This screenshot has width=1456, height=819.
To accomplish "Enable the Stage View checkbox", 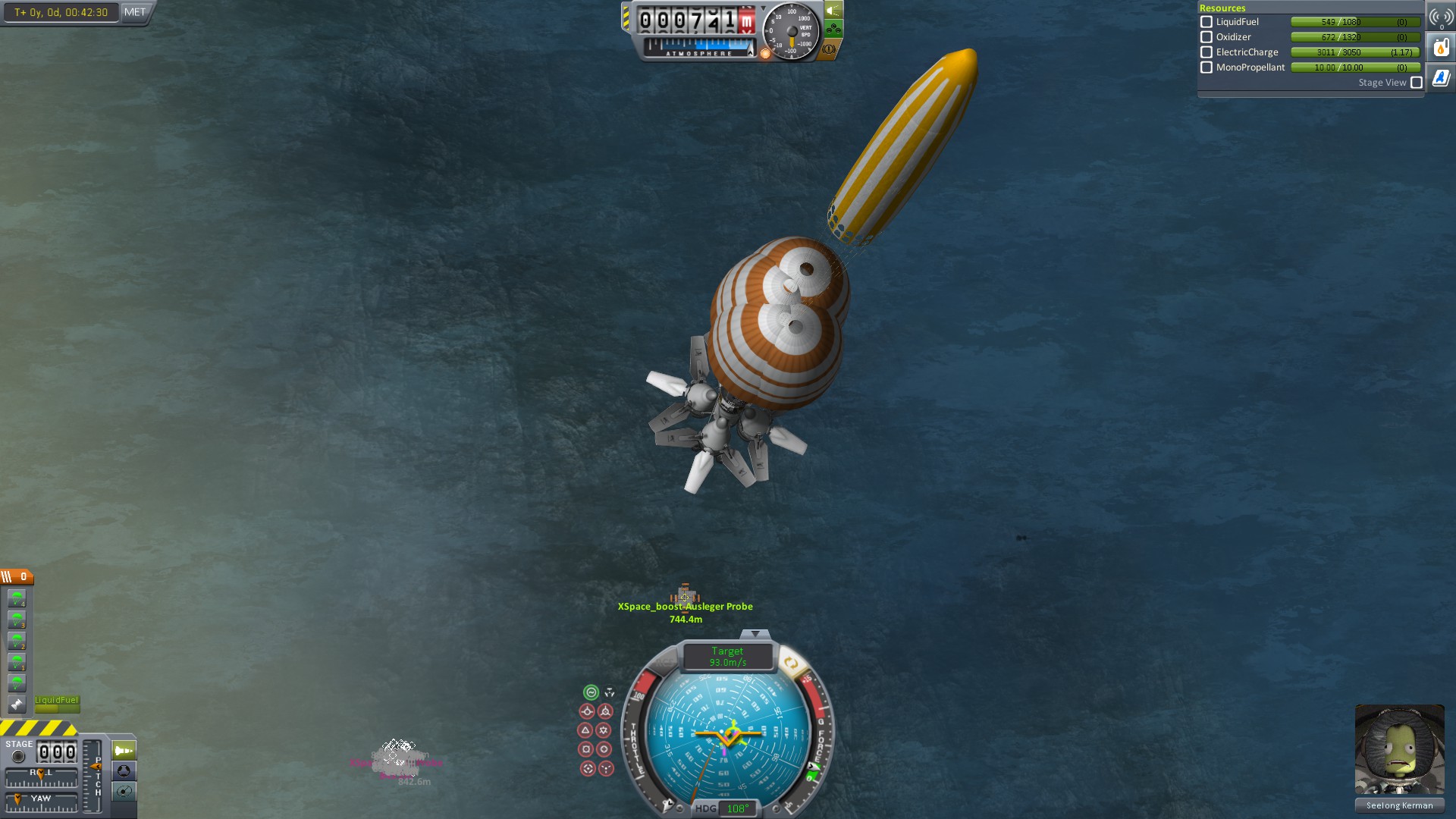I will pos(1417,83).
